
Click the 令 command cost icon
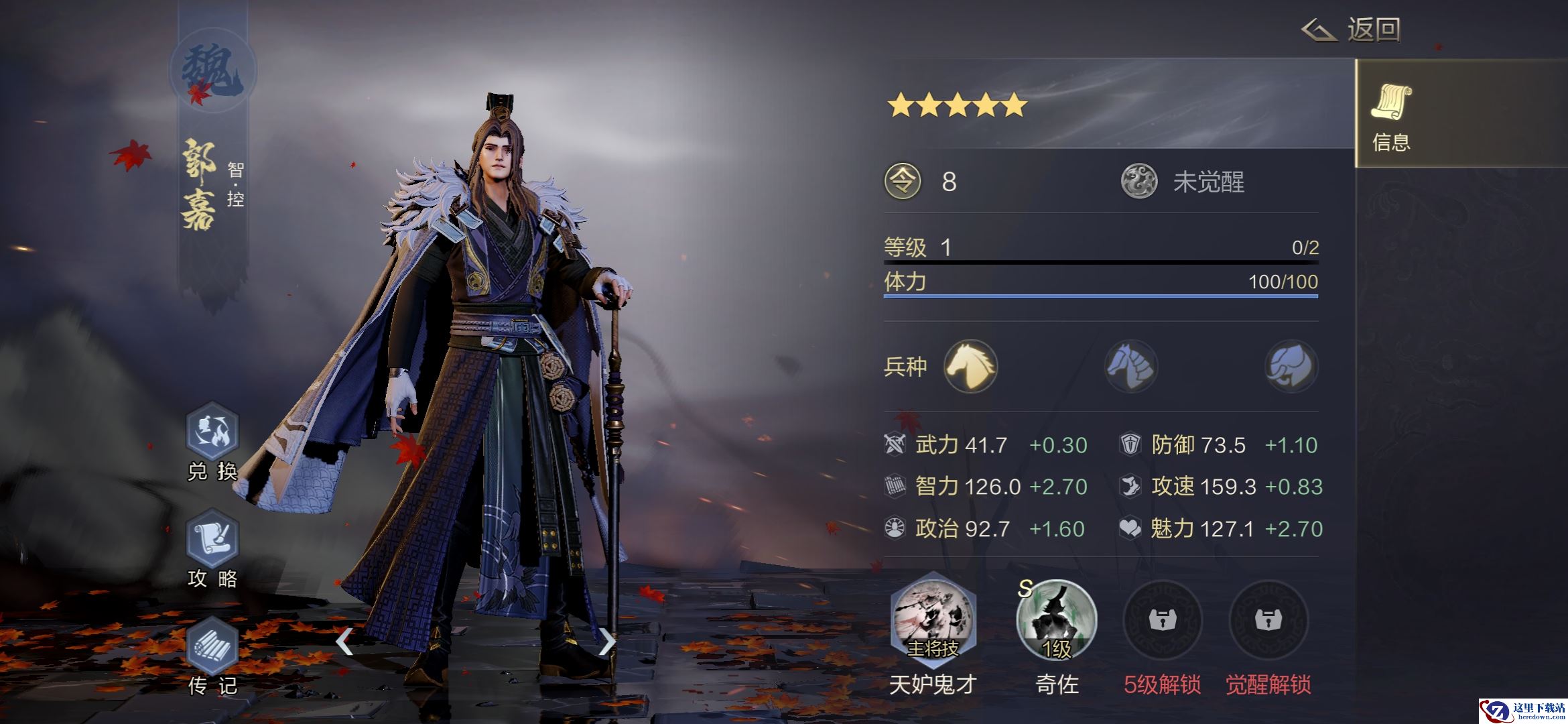pos(903,182)
